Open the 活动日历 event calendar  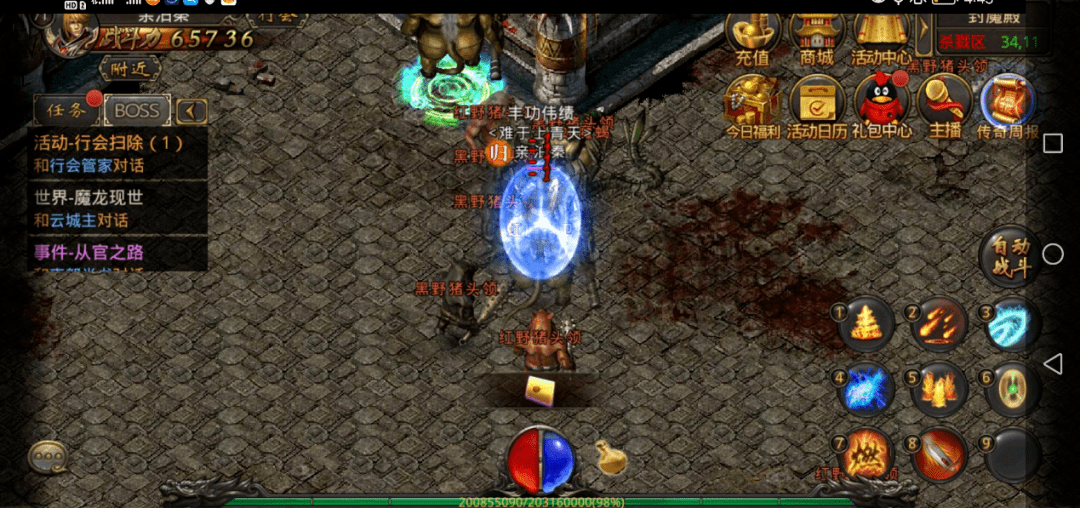coord(816,104)
